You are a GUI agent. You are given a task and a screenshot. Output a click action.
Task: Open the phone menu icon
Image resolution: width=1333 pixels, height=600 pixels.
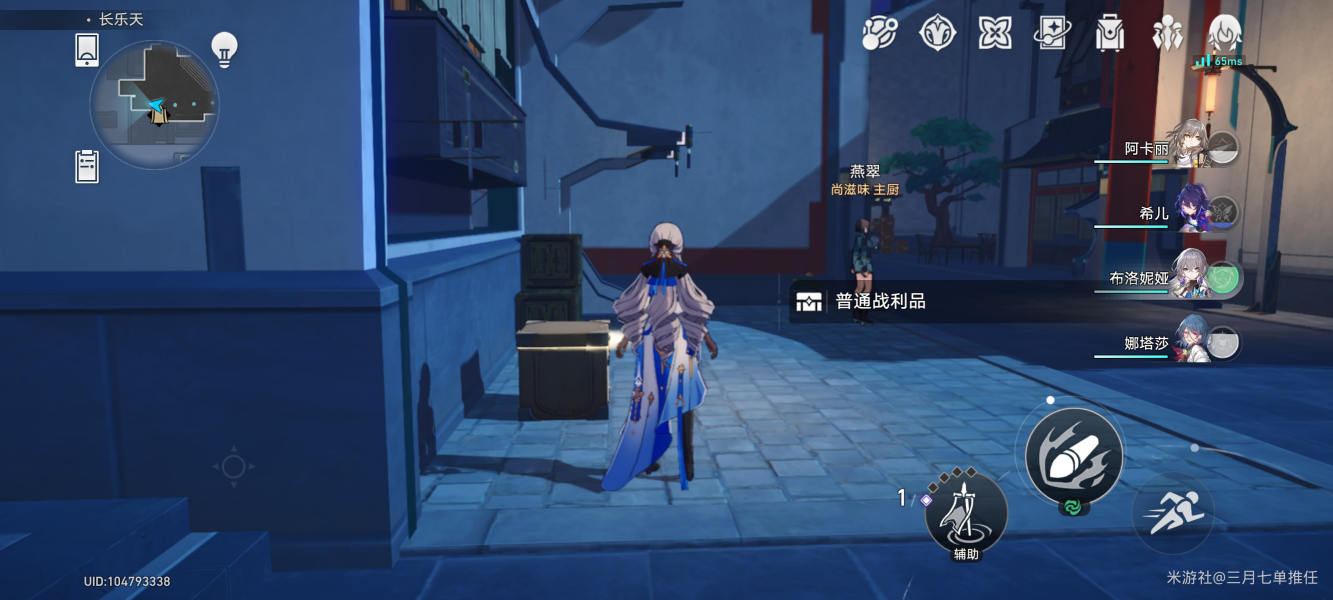click(87, 50)
